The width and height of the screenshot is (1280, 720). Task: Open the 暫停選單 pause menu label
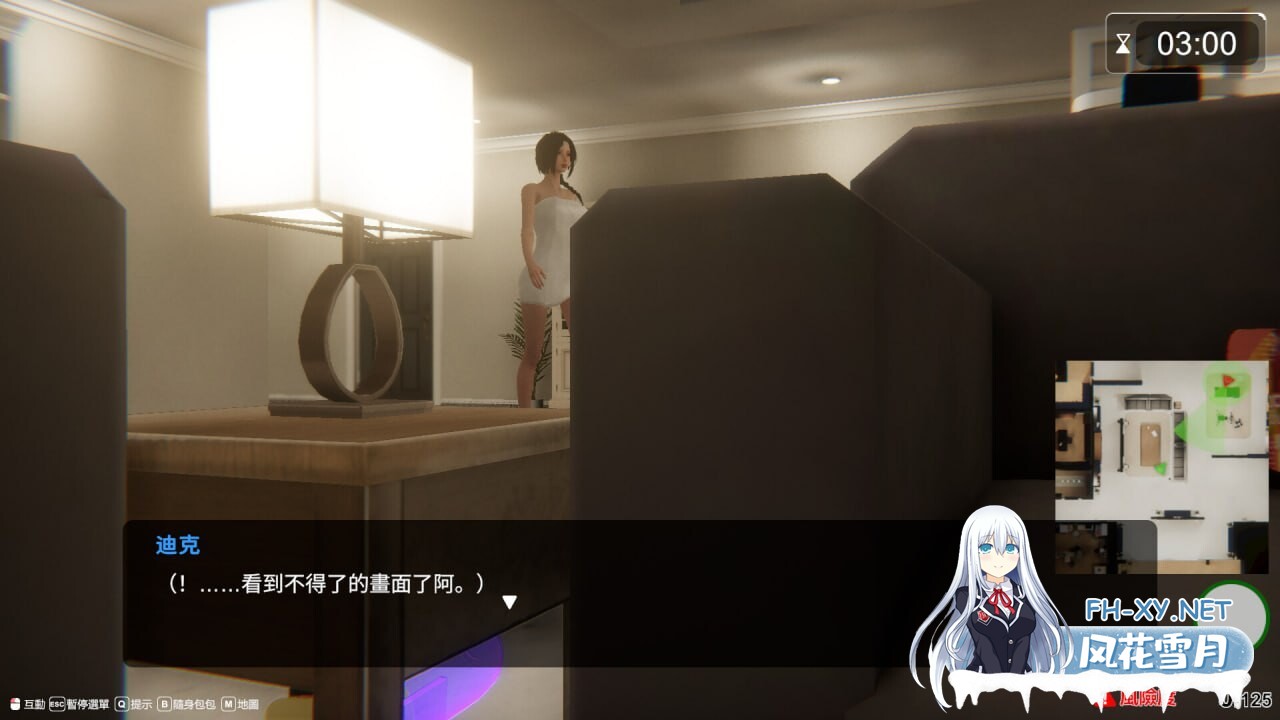click(x=88, y=704)
